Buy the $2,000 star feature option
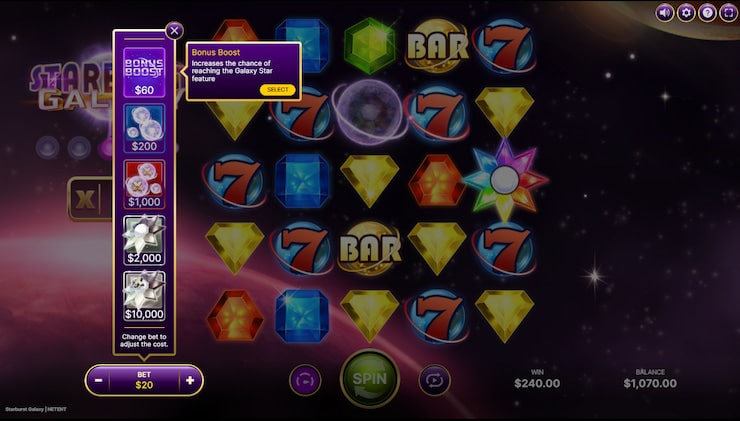Screen dimensions: 740x421 [144, 240]
